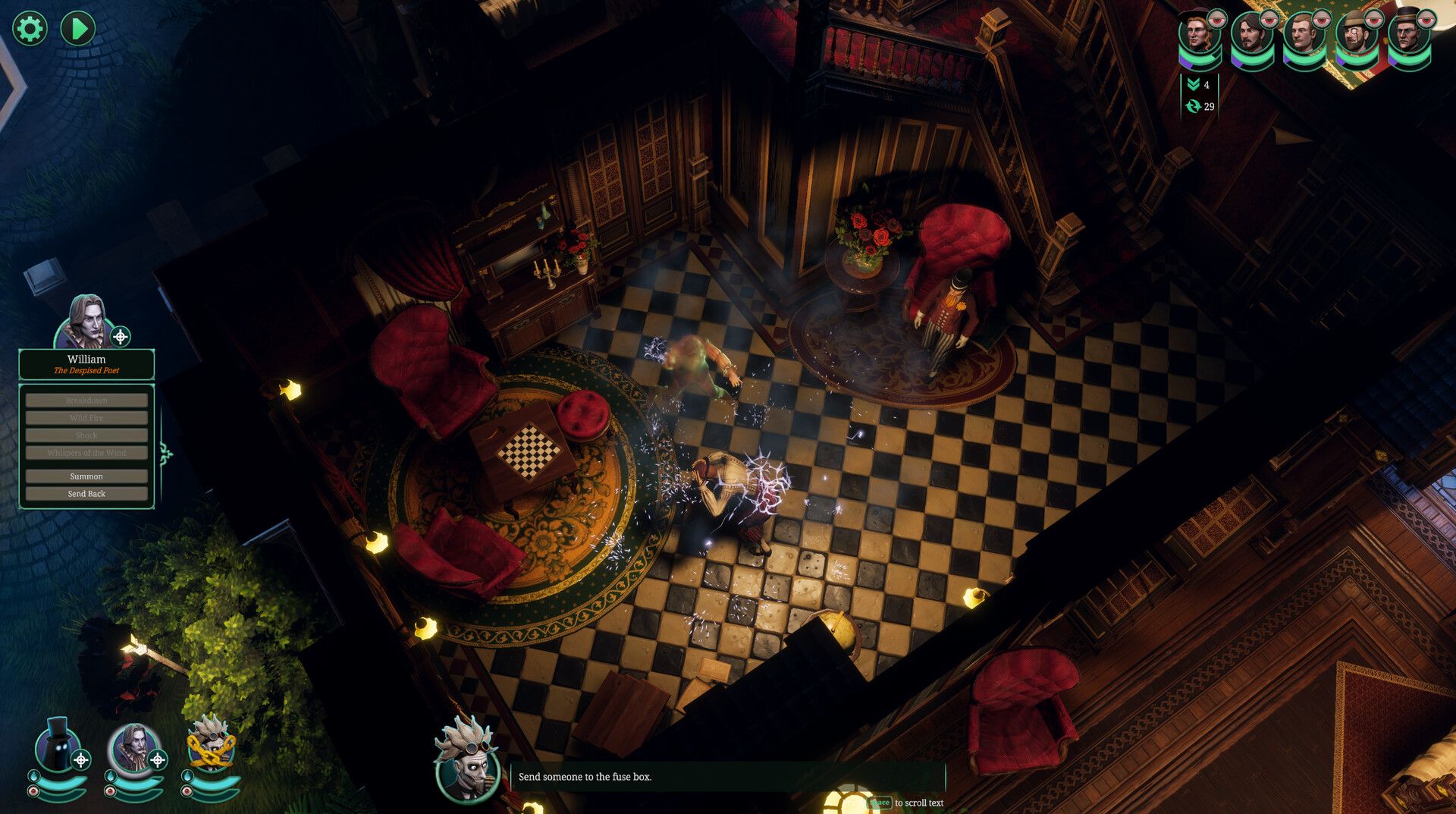Toggle the awareness eye on the leftmost investigator portrait
The image size is (1456, 814).
1217,19
